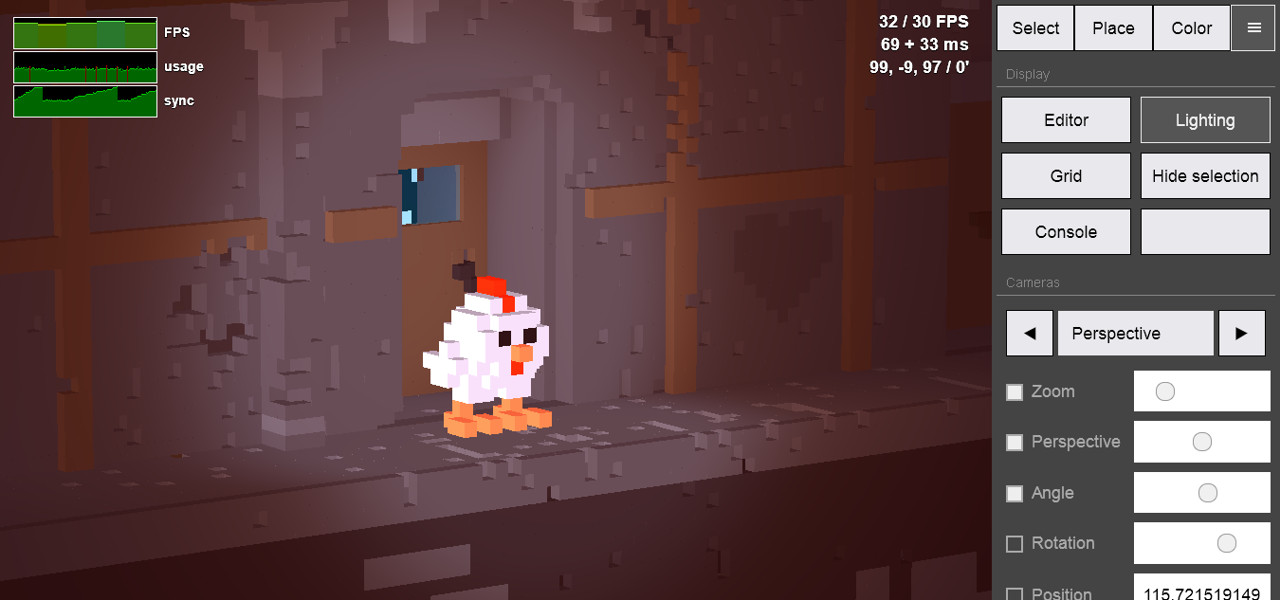Open the hamburger menu
The width and height of the screenshot is (1280, 600).
pyautogui.click(x=1253, y=28)
